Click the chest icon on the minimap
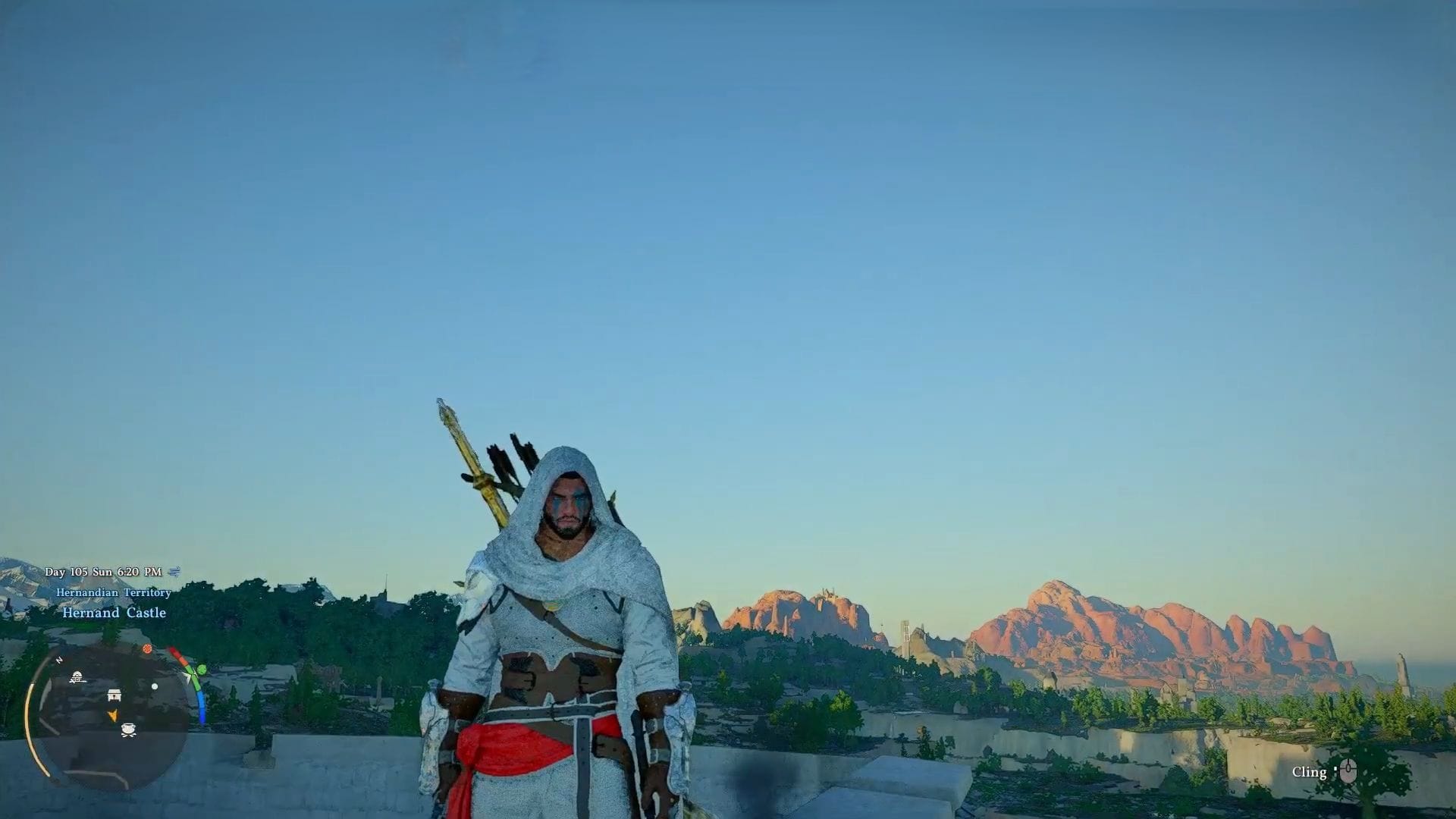The width and height of the screenshot is (1456, 819). (x=114, y=695)
